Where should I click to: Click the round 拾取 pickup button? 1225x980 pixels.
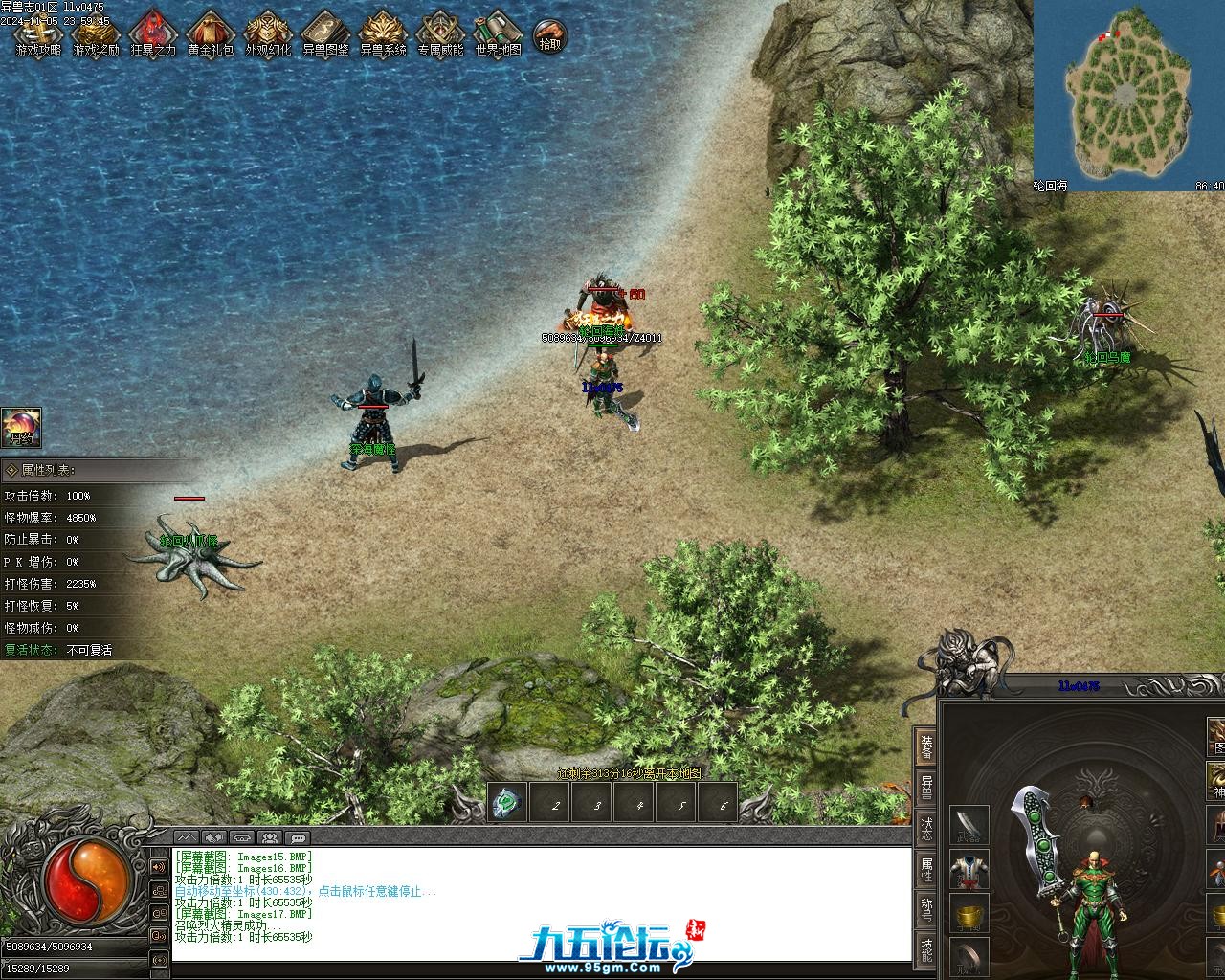pyautogui.click(x=549, y=36)
